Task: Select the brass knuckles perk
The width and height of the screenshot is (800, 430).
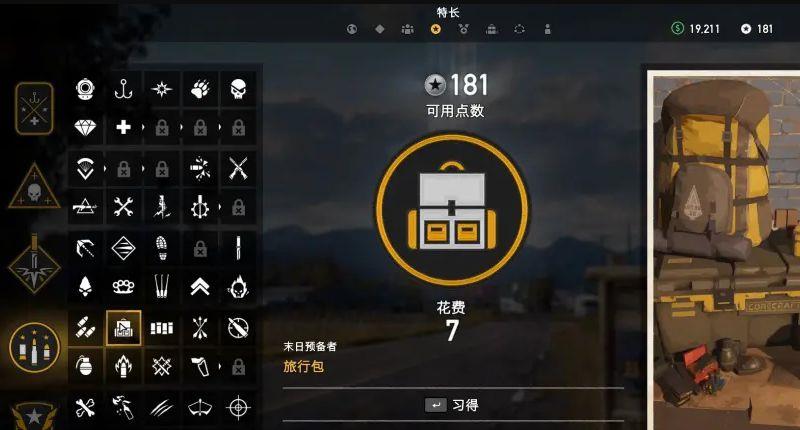Action: [x=124, y=286]
